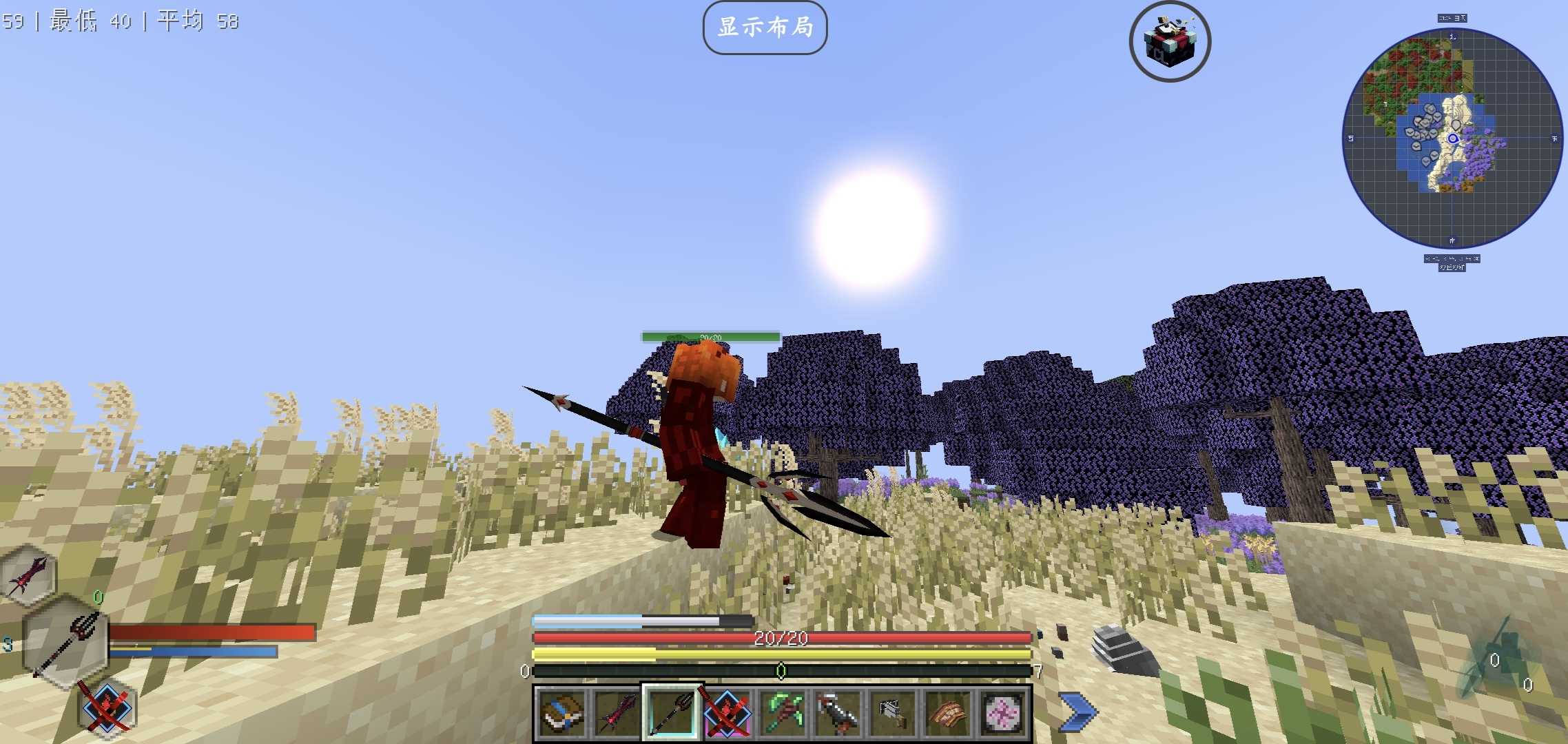Viewport: 1568px width, 744px height.
Task: Open the gift box icon in the circle
Action: click(1170, 41)
